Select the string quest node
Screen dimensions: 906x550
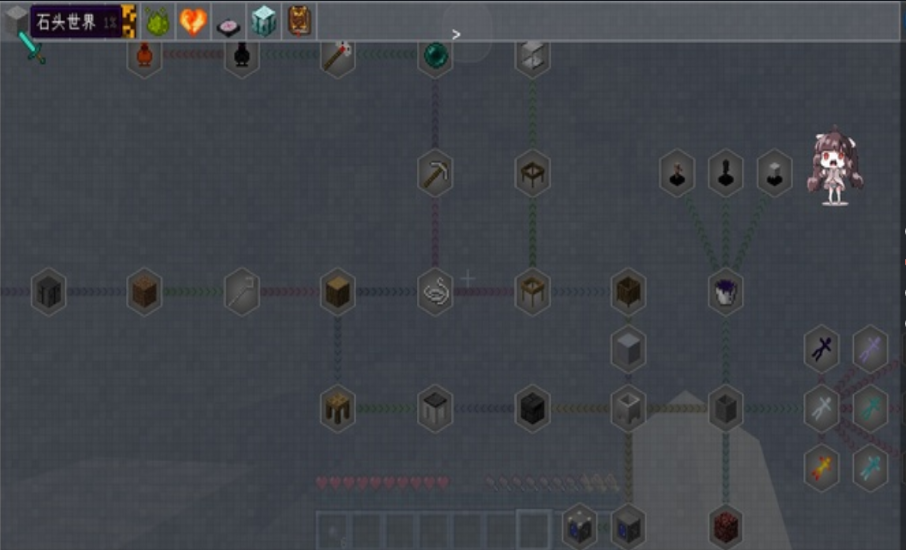pos(435,292)
